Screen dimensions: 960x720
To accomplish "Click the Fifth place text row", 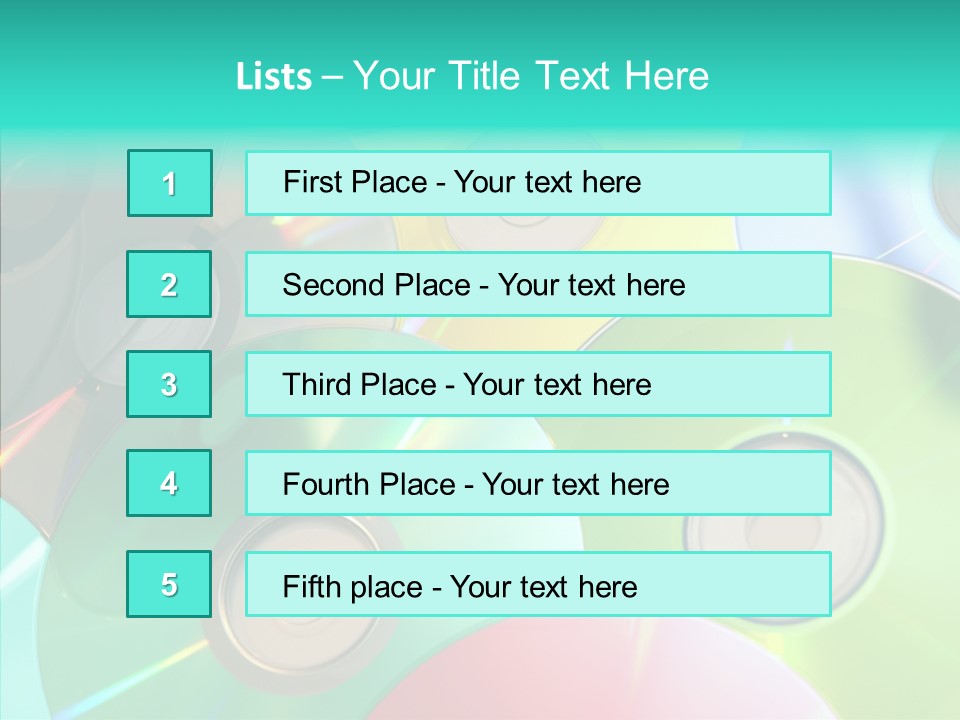I will coord(538,584).
